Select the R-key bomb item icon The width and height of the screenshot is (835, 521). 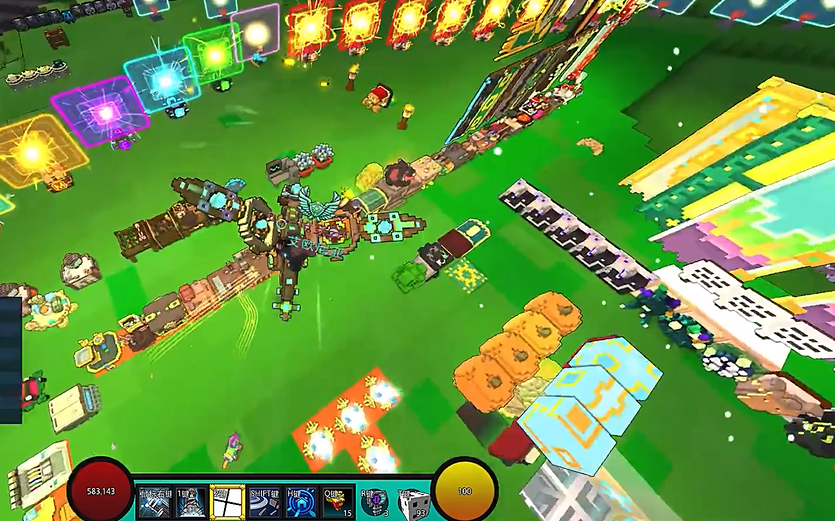pos(375,501)
